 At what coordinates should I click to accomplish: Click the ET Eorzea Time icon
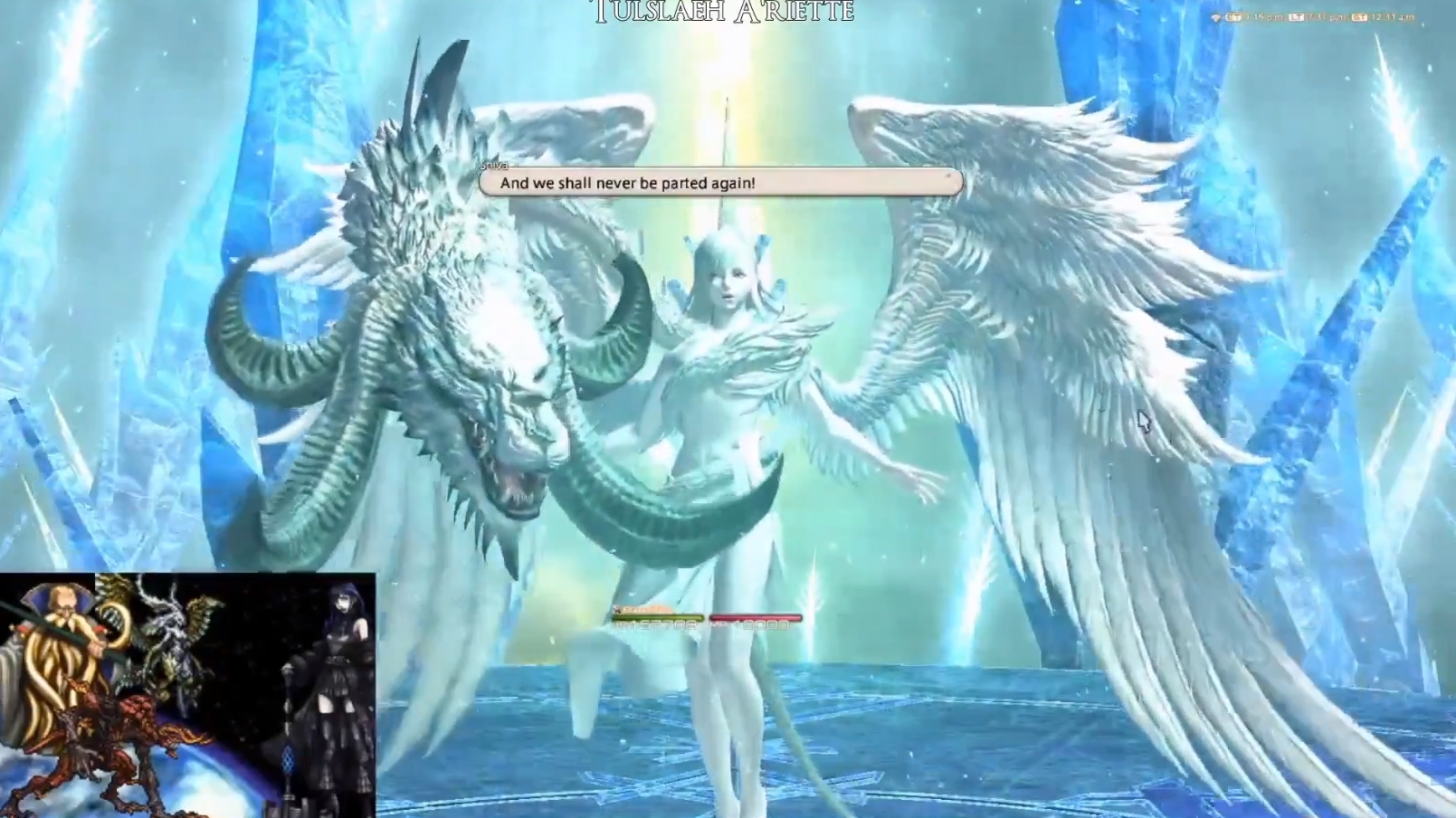pos(1233,16)
